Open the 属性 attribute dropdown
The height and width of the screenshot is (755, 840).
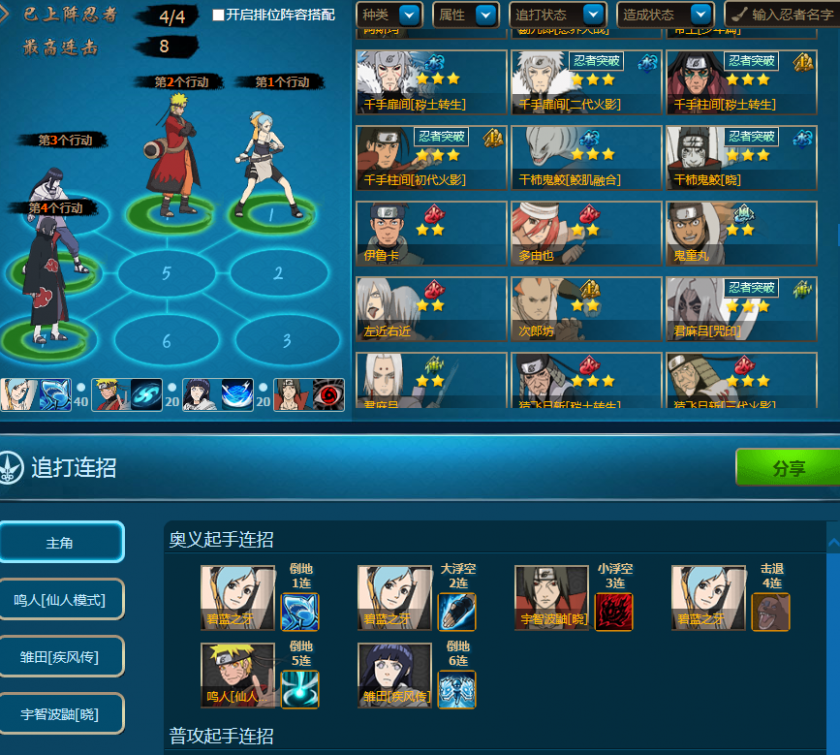click(x=465, y=15)
